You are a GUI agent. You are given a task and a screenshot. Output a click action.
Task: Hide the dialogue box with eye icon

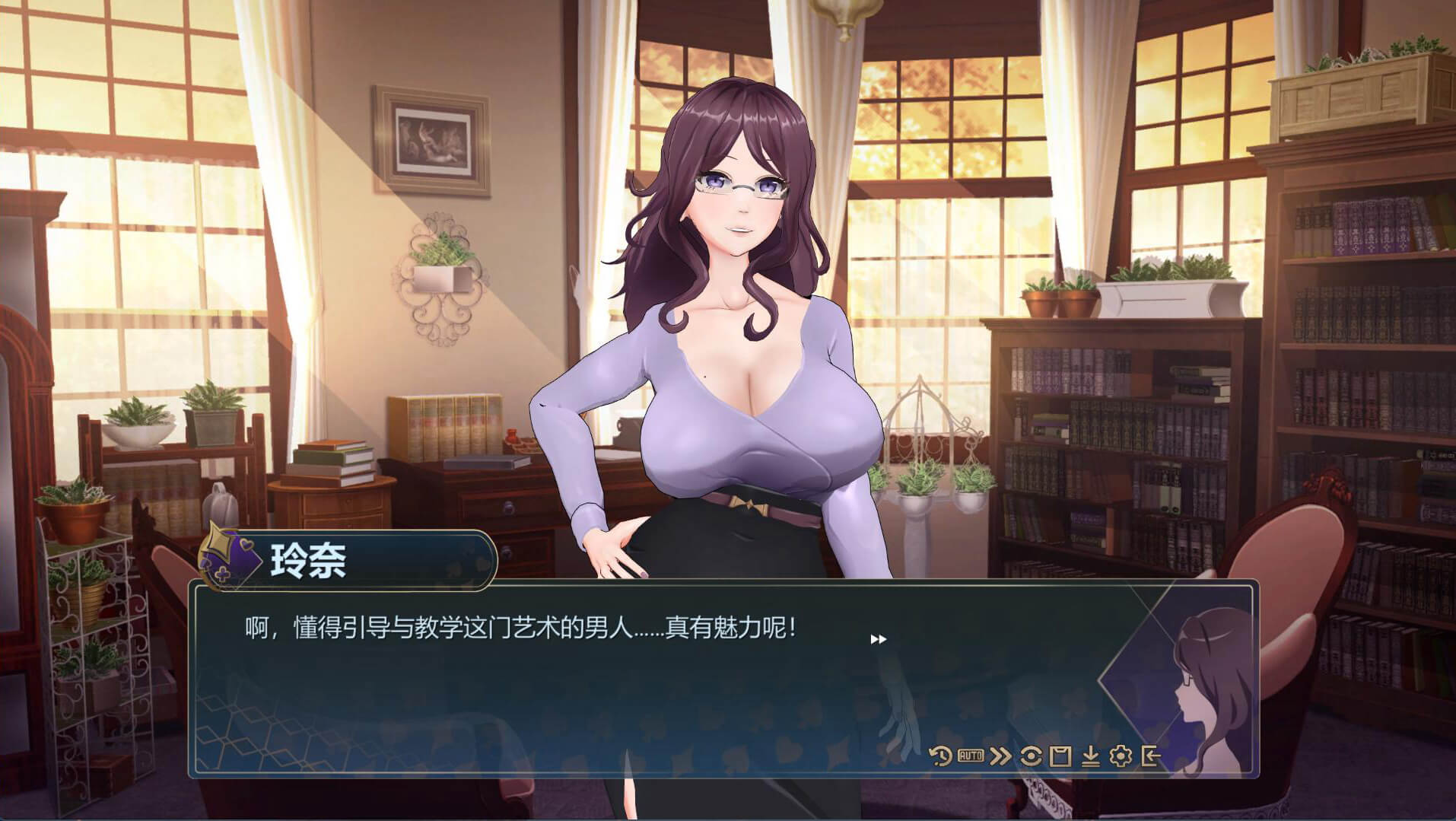[x=1031, y=756]
